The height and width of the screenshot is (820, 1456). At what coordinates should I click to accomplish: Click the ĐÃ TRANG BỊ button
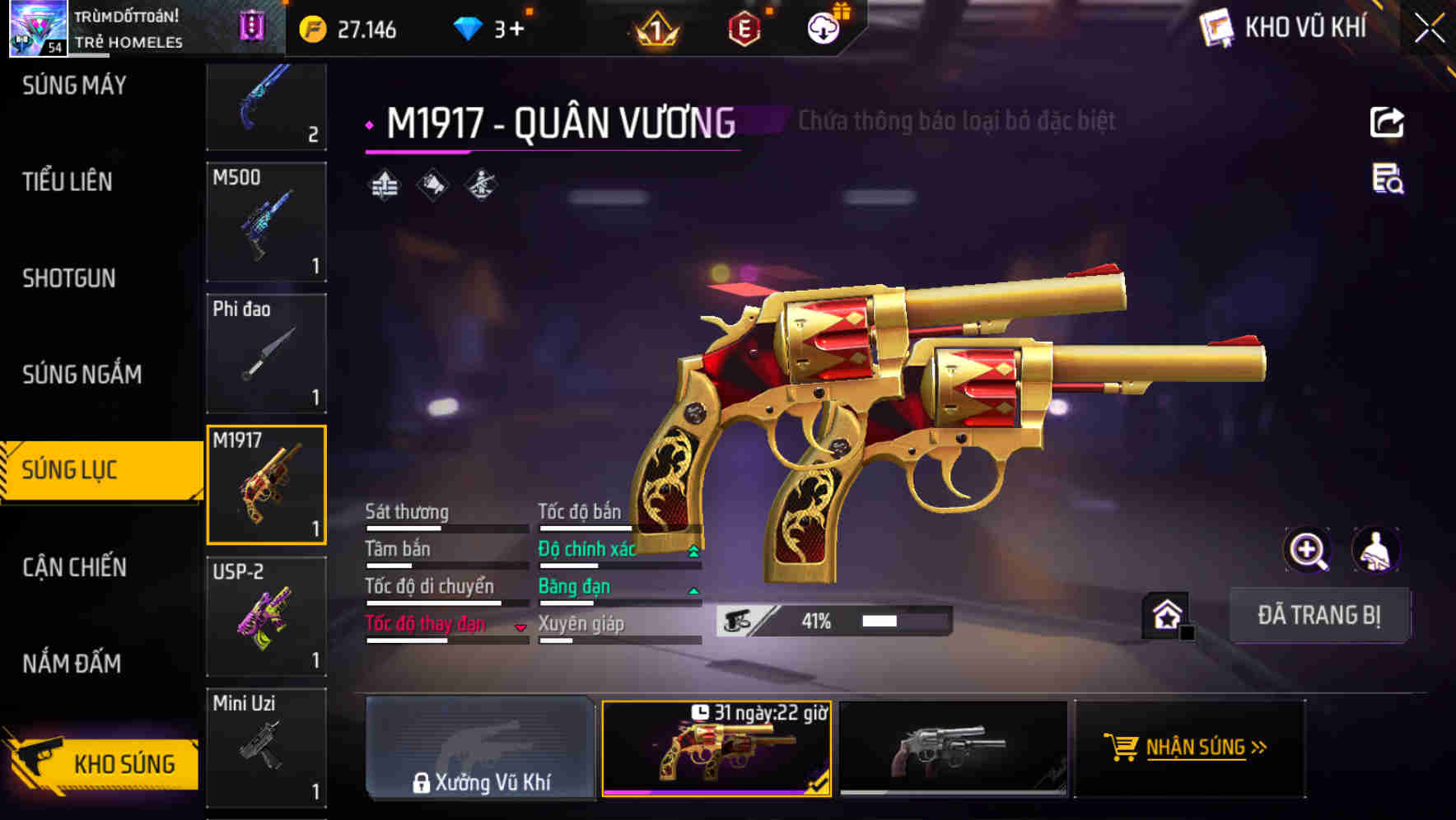(x=1319, y=614)
